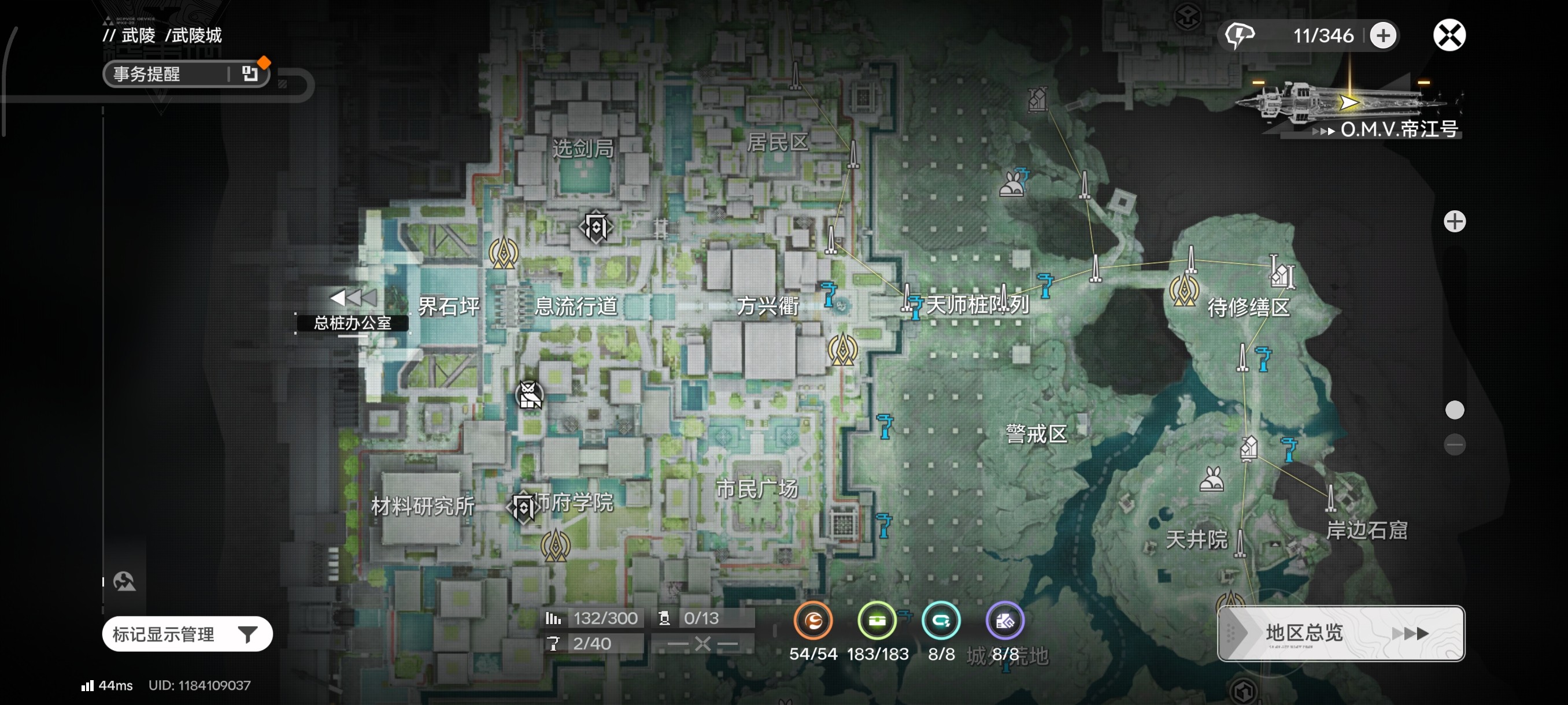Select the owl marker on the map
Viewport: 1568px width, 705px height.
coord(529,395)
